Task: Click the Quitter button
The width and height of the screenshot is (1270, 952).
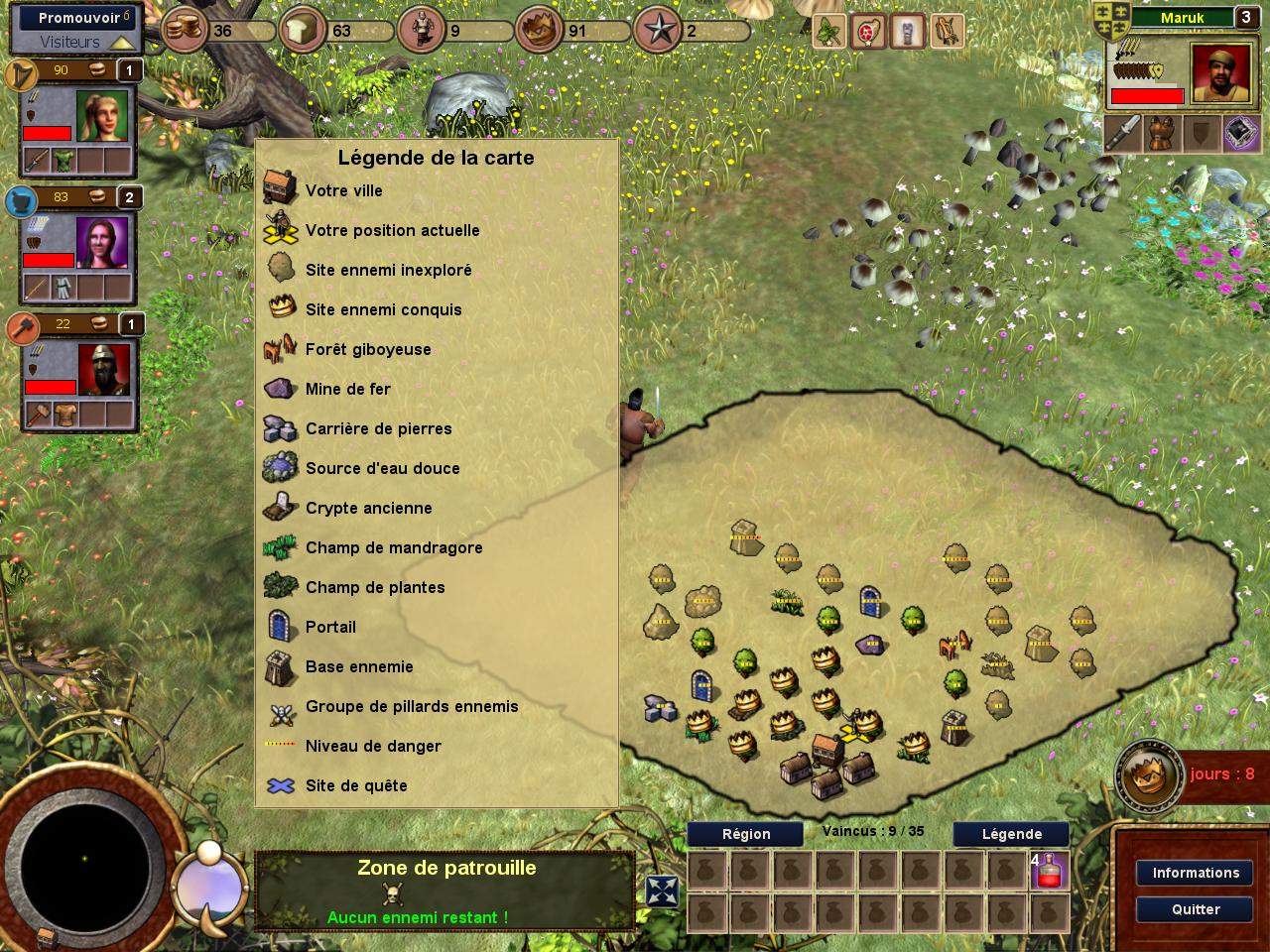Action: [1195, 909]
